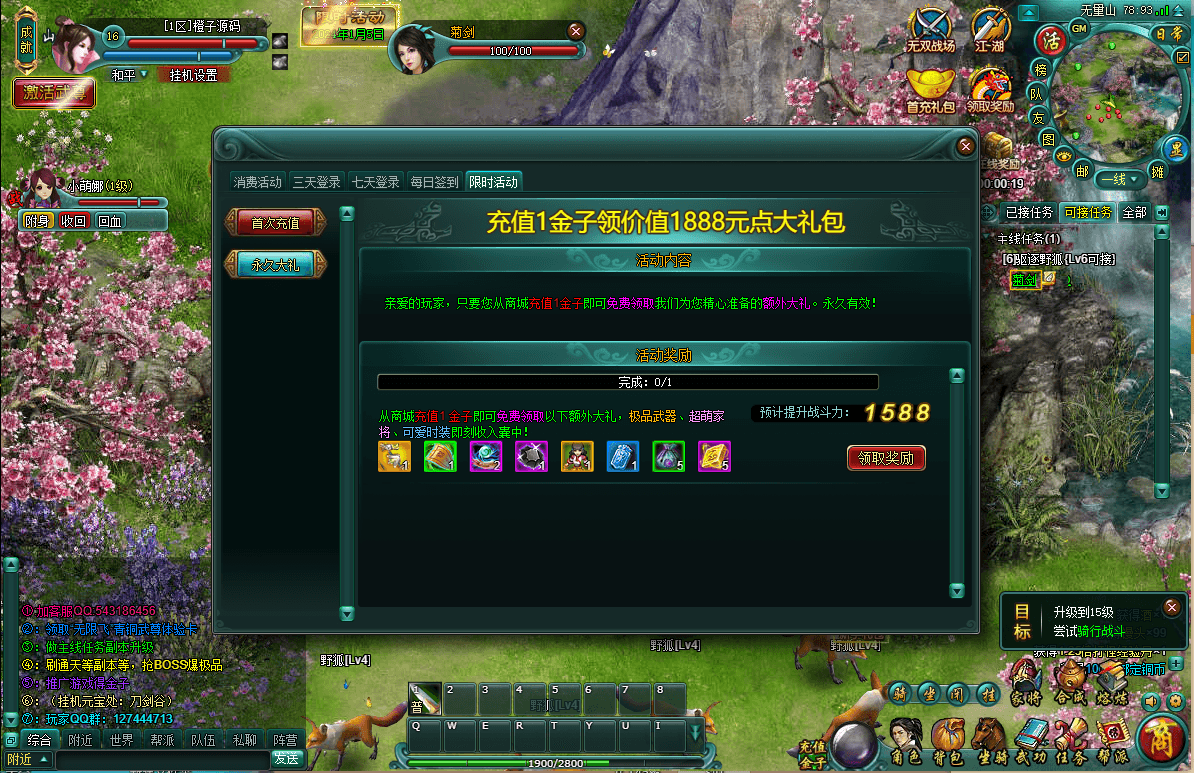This screenshot has height=773, width=1194.
Task: Open the 一线 channel line dropdown
Action: 1119,180
